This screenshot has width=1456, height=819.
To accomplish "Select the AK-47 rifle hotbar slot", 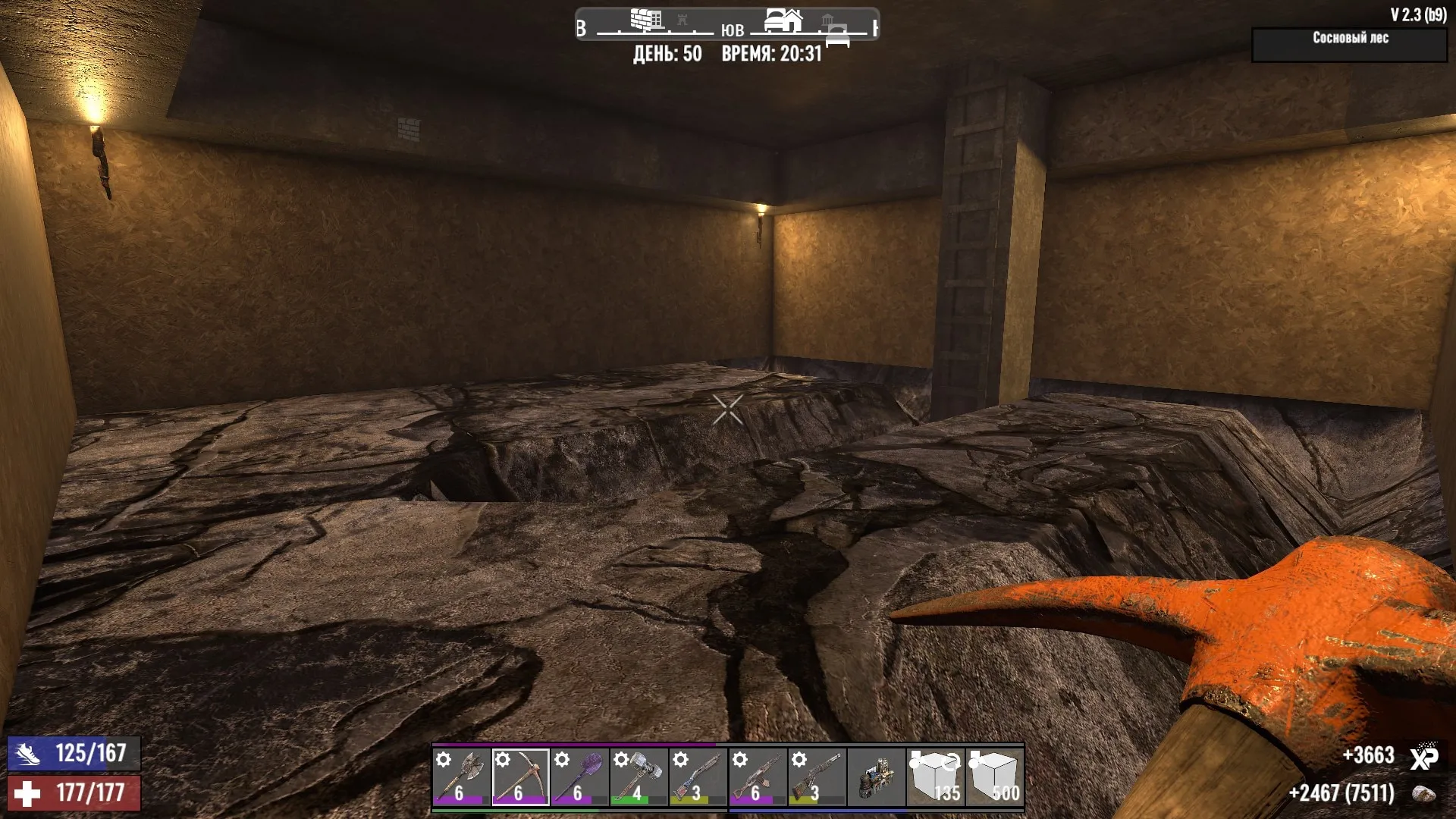I will (758, 777).
